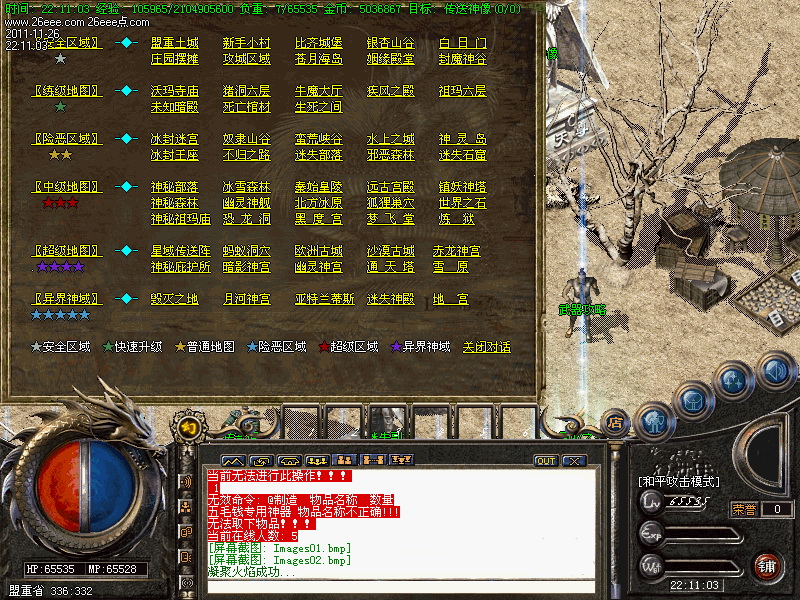
Task: Teleport to 盟重土城
Action: (174, 43)
